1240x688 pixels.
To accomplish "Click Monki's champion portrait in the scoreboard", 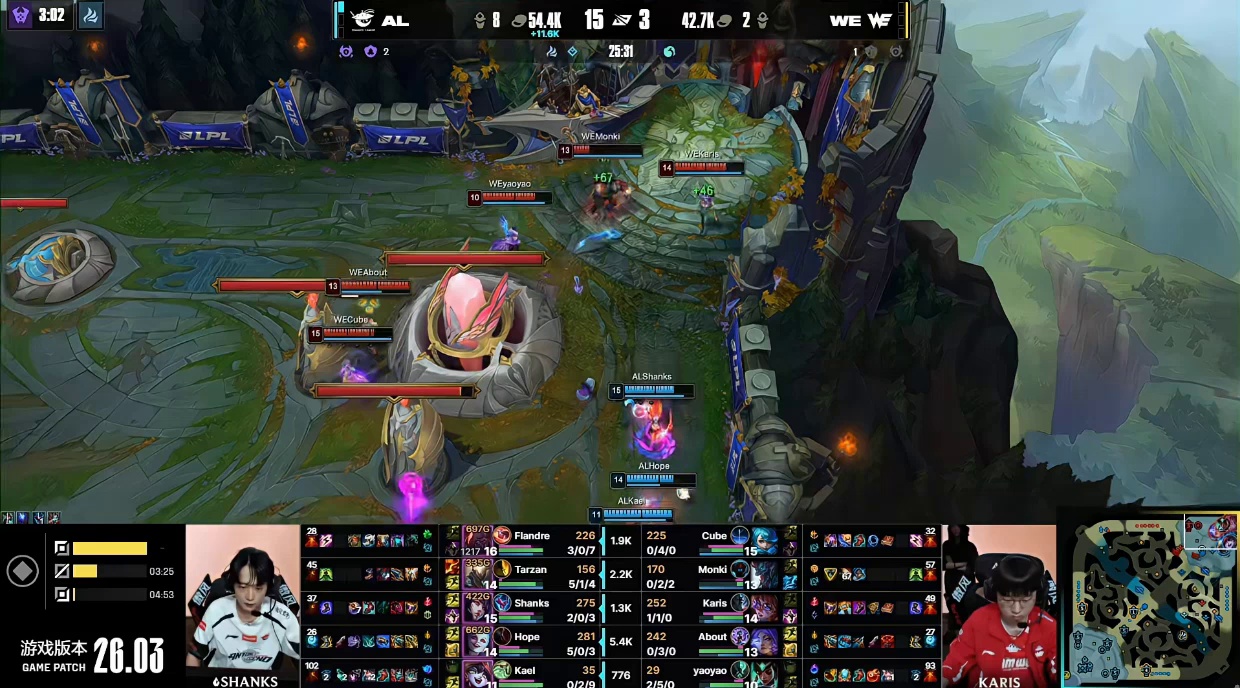I will (766, 574).
